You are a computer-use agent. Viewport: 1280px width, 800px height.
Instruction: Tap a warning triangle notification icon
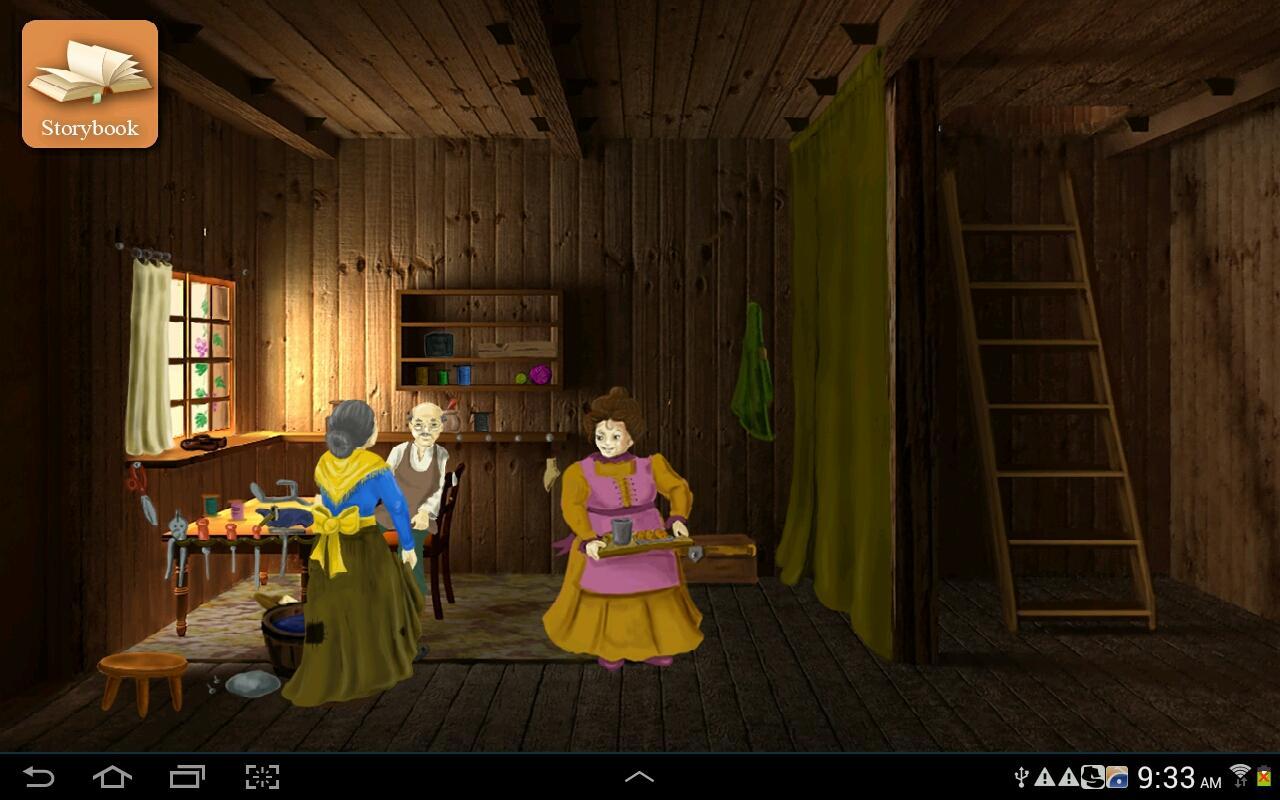(1045, 778)
